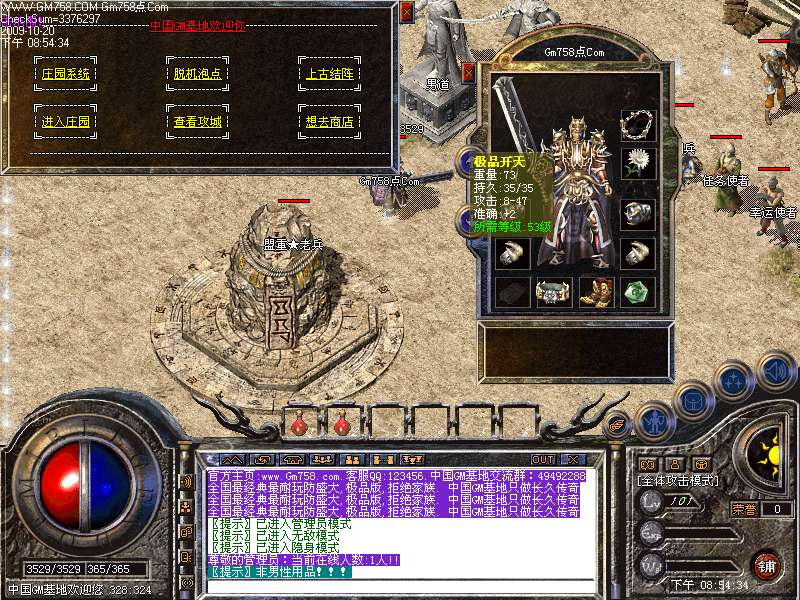Close the character equipment panel
Viewport: 800px width, 600px height.
(x=469, y=72)
